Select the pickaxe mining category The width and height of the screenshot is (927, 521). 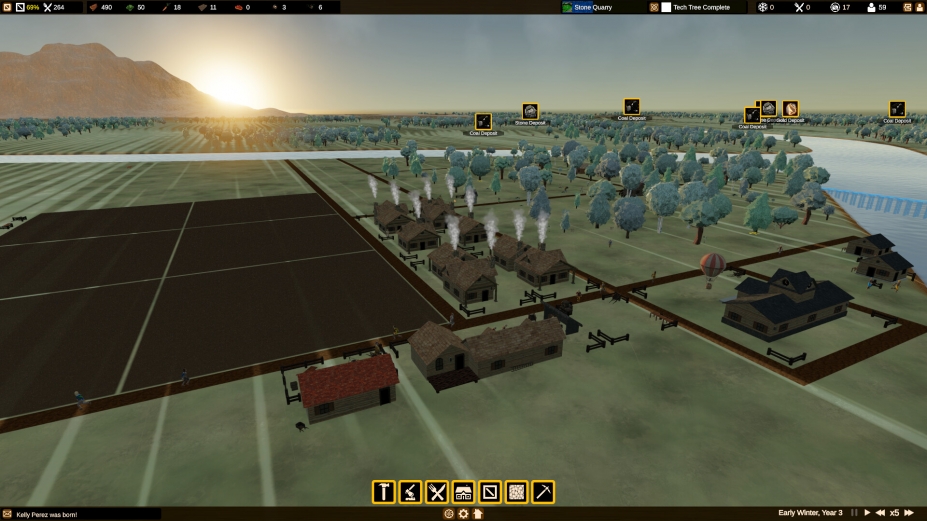point(543,491)
